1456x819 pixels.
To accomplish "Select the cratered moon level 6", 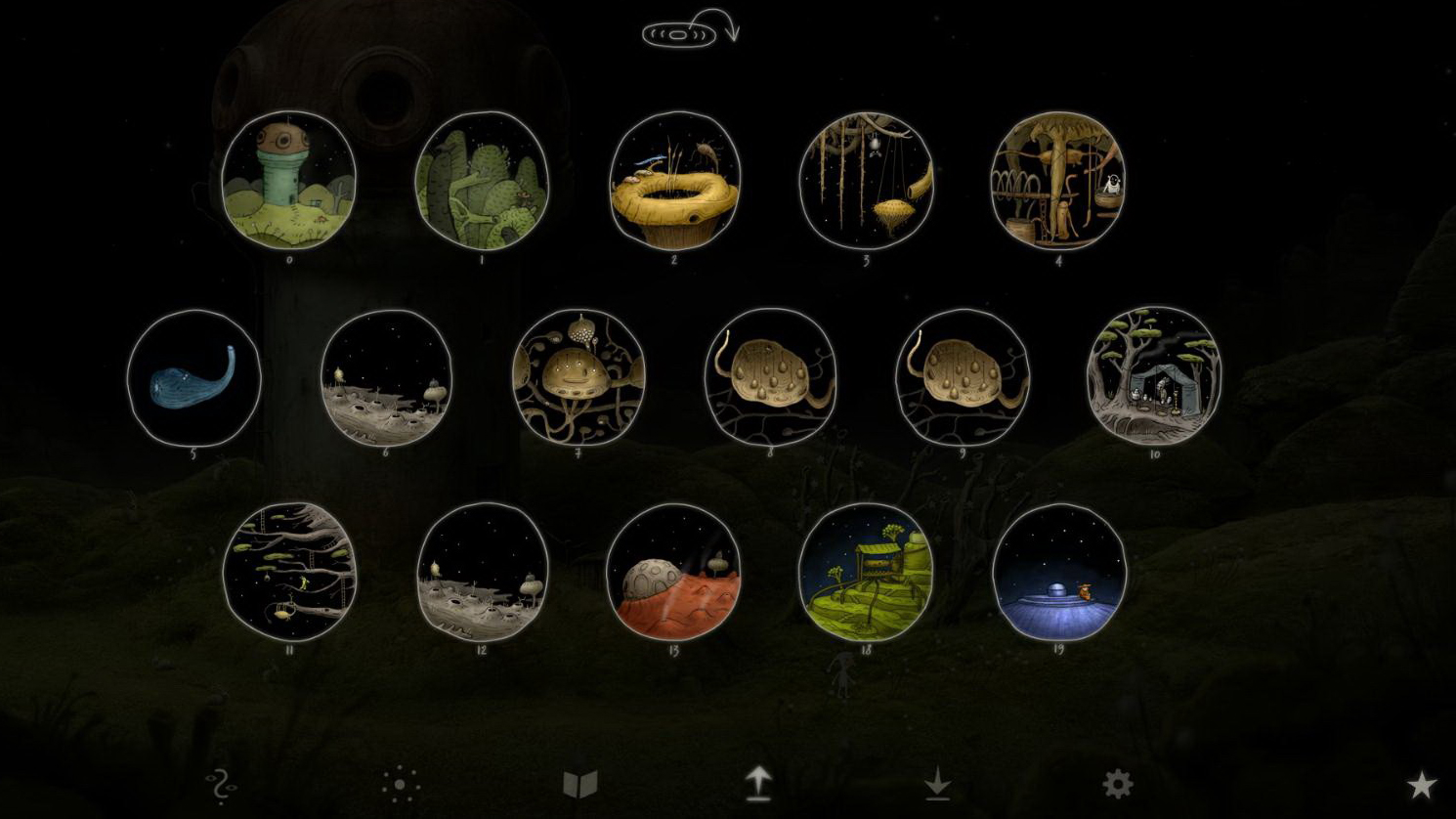I will click(x=387, y=379).
